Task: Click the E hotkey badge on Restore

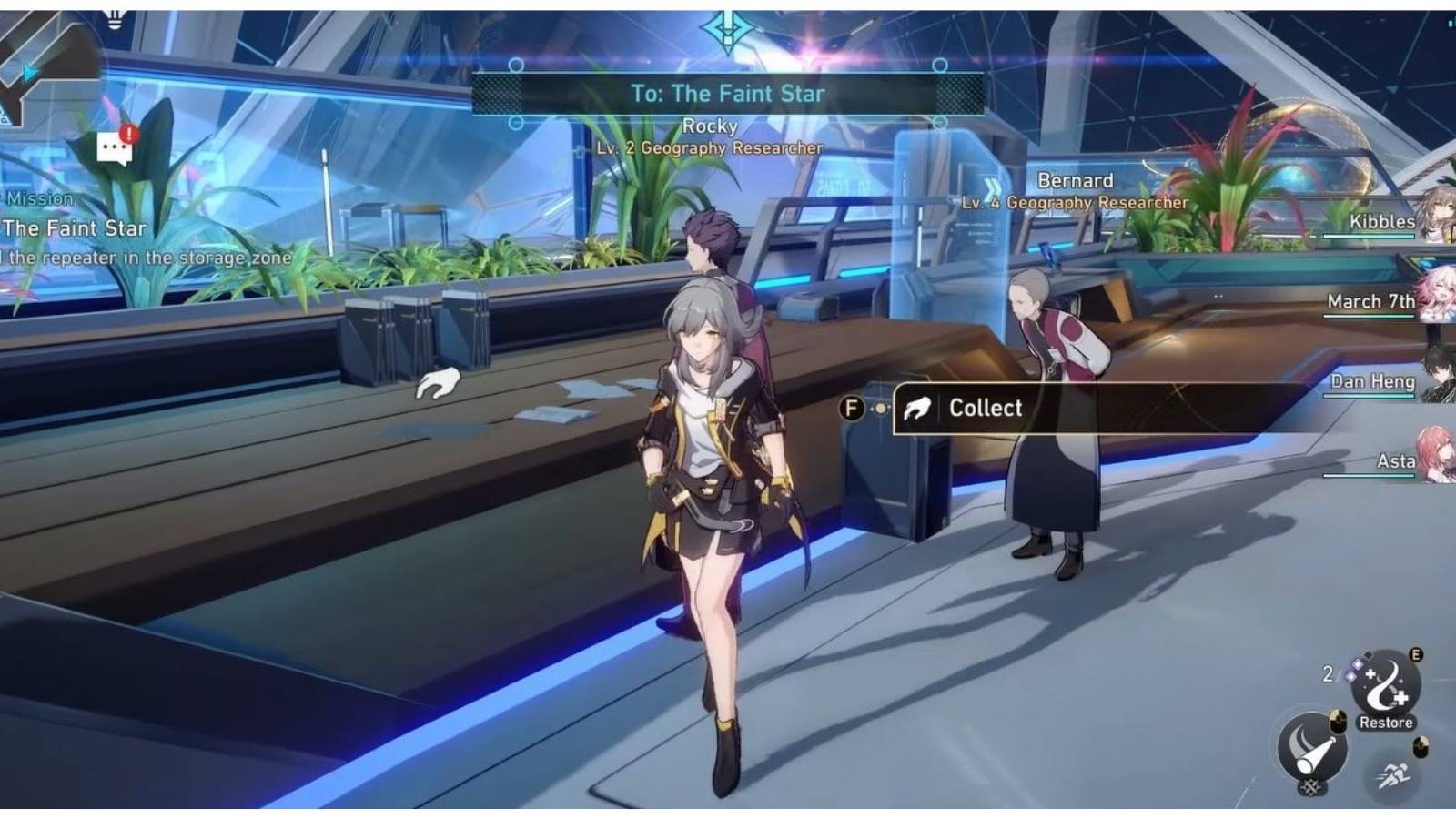Action: click(x=1415, y=655)
